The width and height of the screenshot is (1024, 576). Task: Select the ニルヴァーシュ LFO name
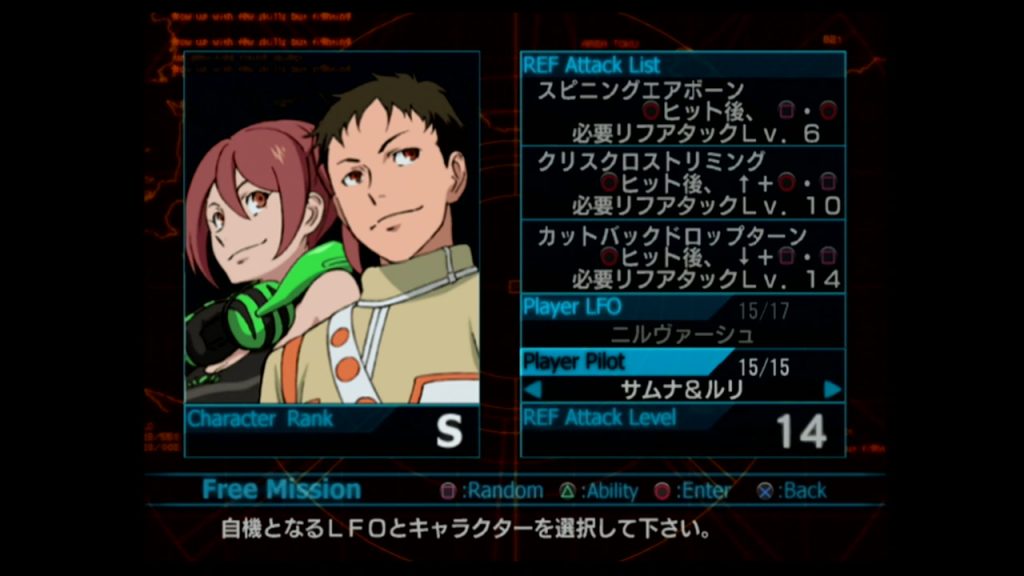pos(682,334)
